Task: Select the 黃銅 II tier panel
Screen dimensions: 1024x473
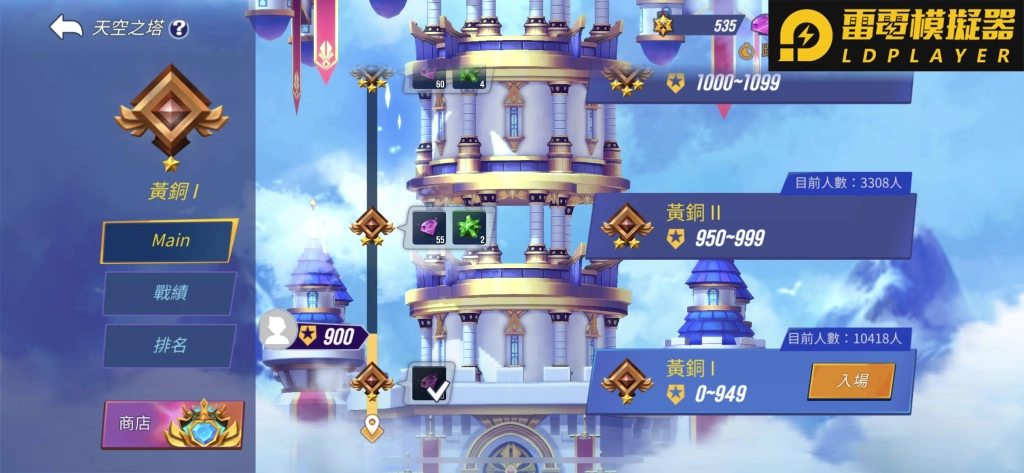Action: (750, 227)
